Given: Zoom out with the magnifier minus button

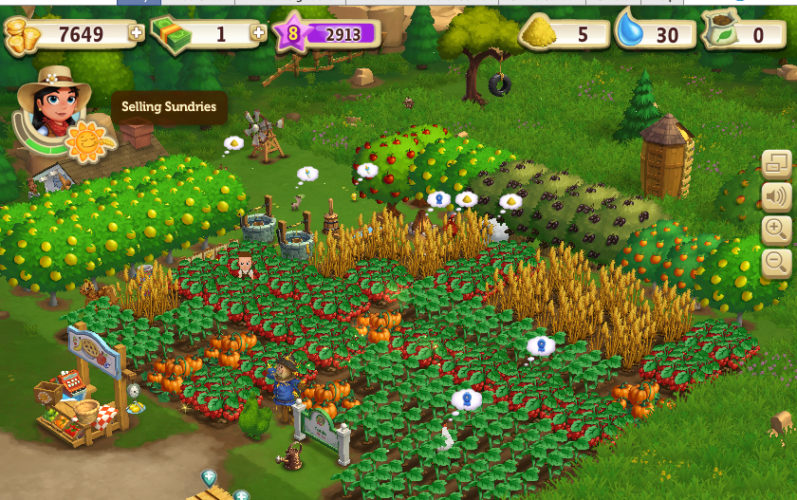Looking at the screenshot, I should tap(776, 263).
